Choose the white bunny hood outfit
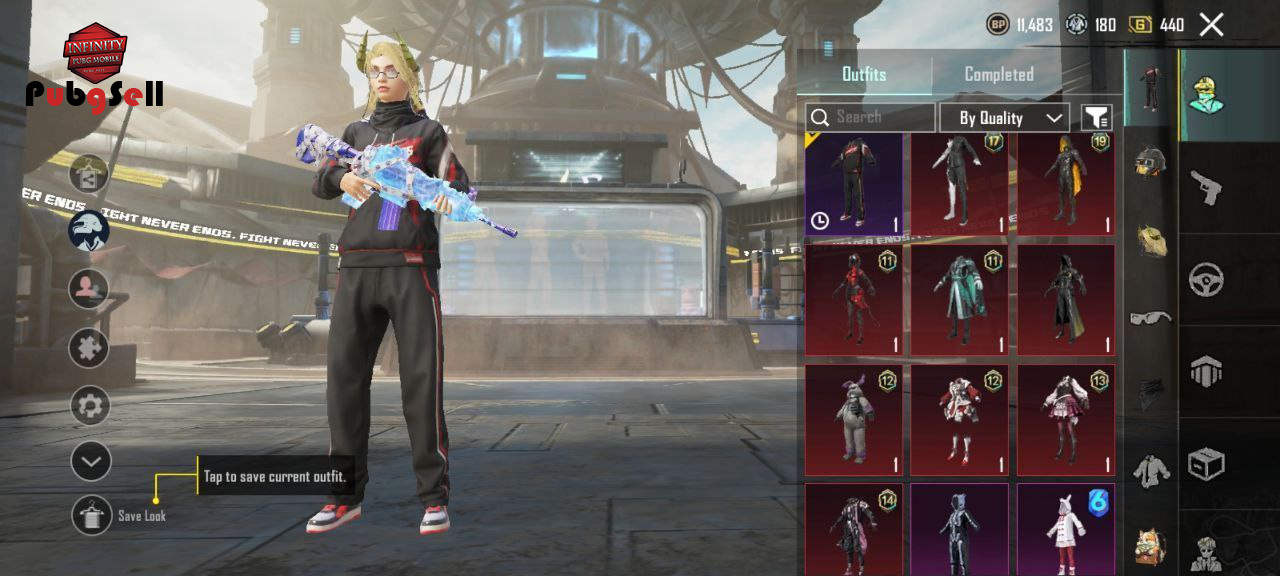Screen dimensions: 1280x576 (x=1065, y=530)
